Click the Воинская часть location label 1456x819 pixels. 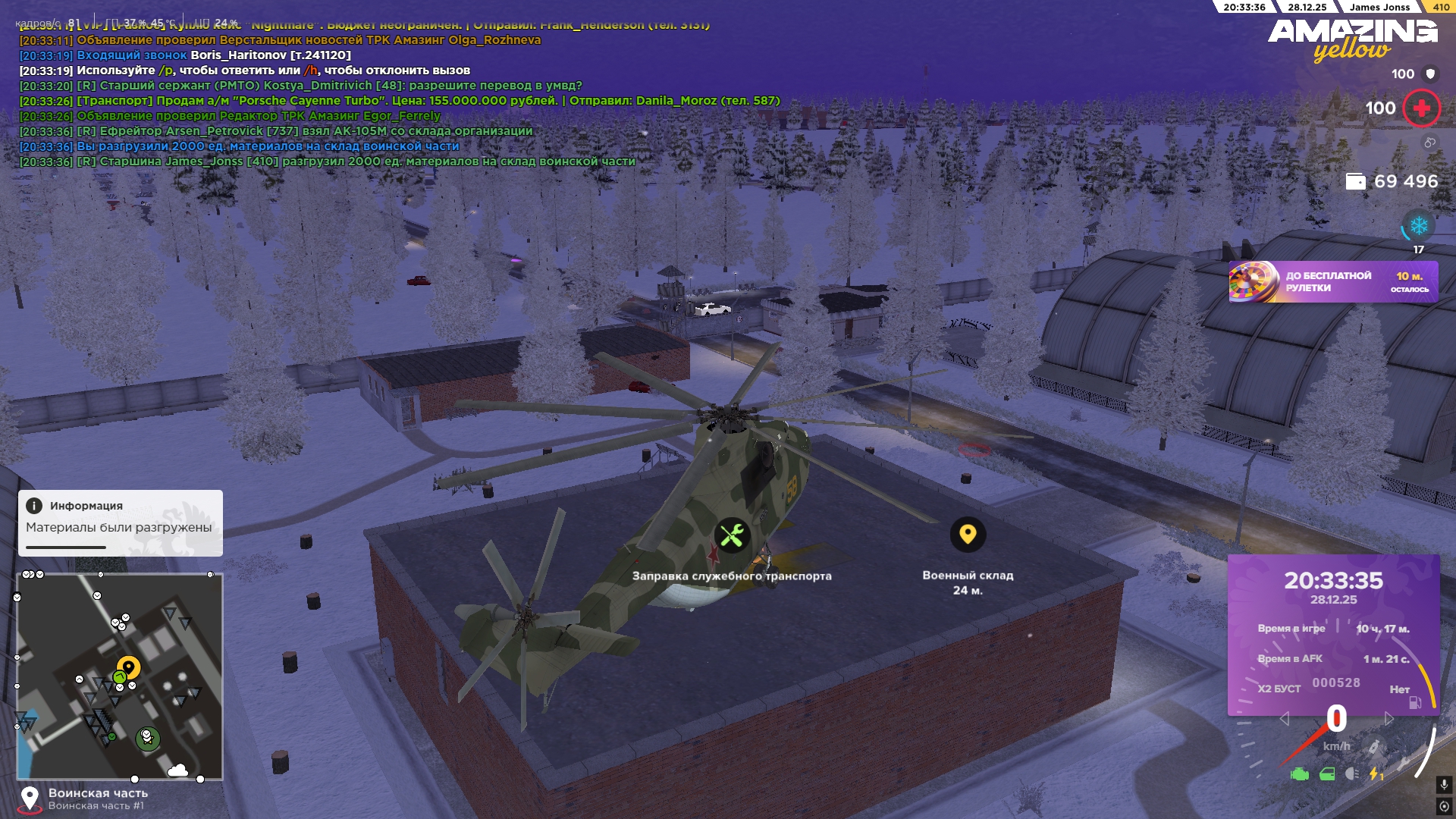click(x=98, y=793)
